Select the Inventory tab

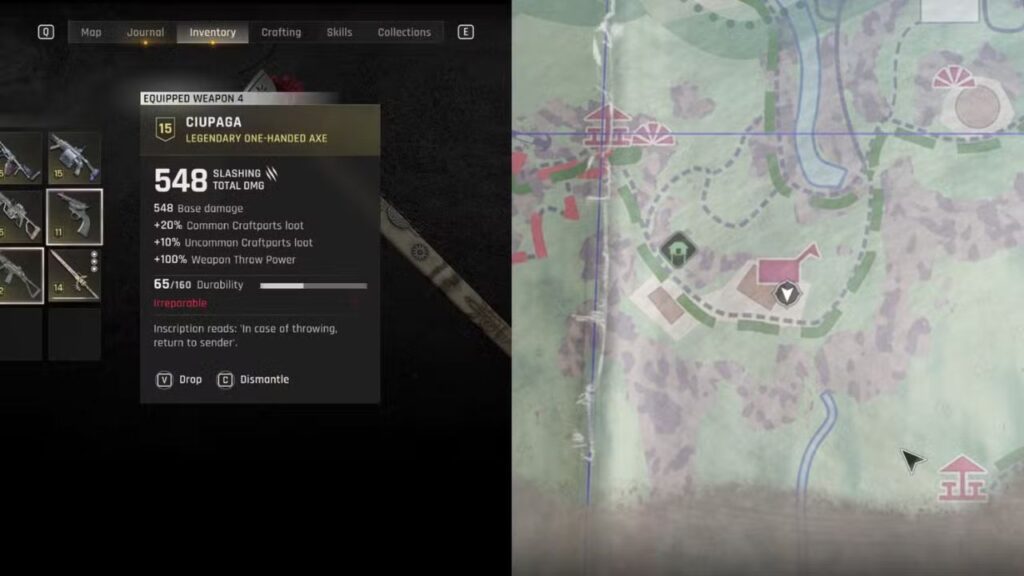212,32
